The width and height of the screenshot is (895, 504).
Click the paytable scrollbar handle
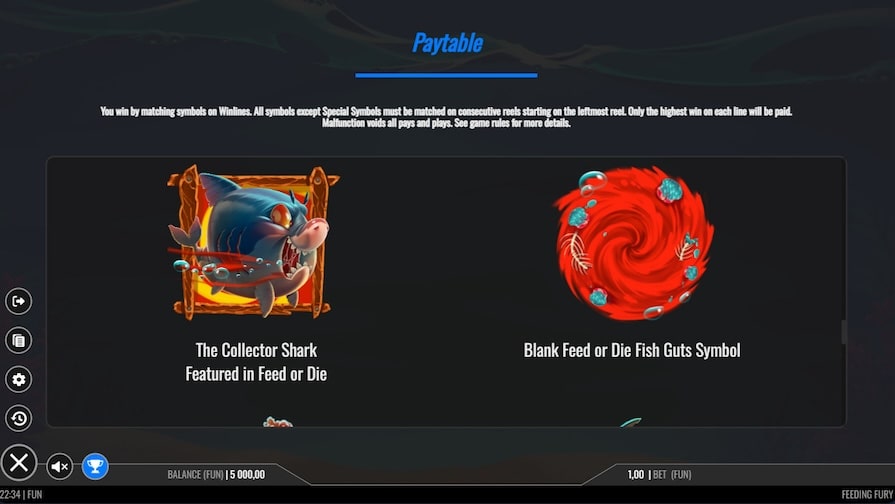[x=844, y=332]
